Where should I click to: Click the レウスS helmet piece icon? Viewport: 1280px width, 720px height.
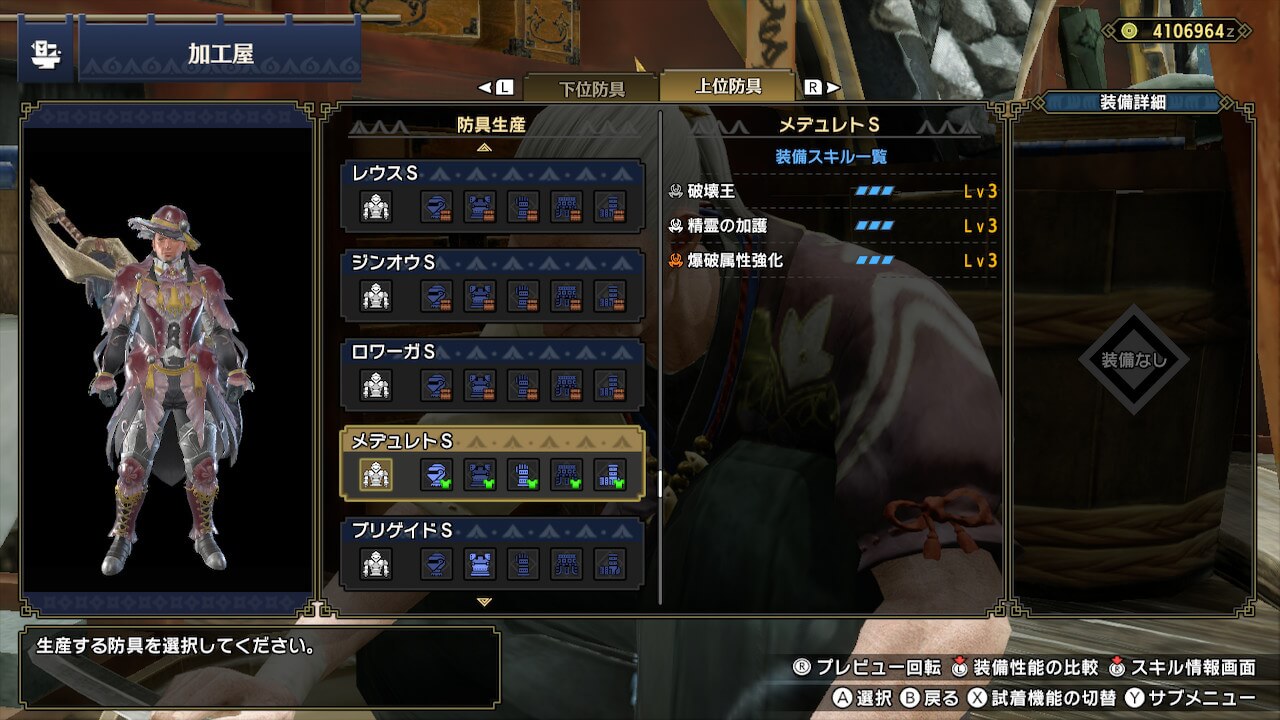click(435, 206)
